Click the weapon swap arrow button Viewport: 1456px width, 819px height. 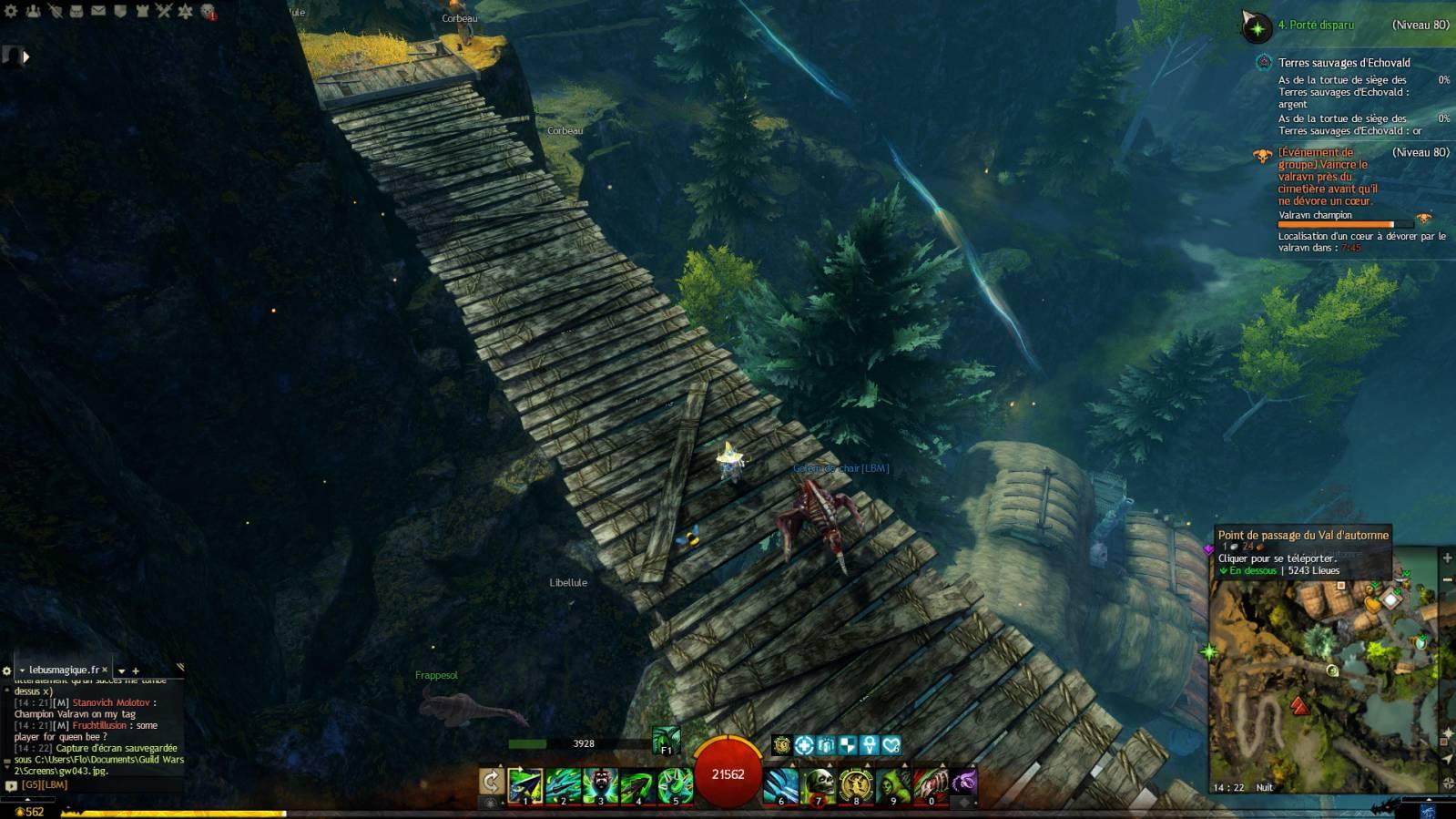coord(491,782)
